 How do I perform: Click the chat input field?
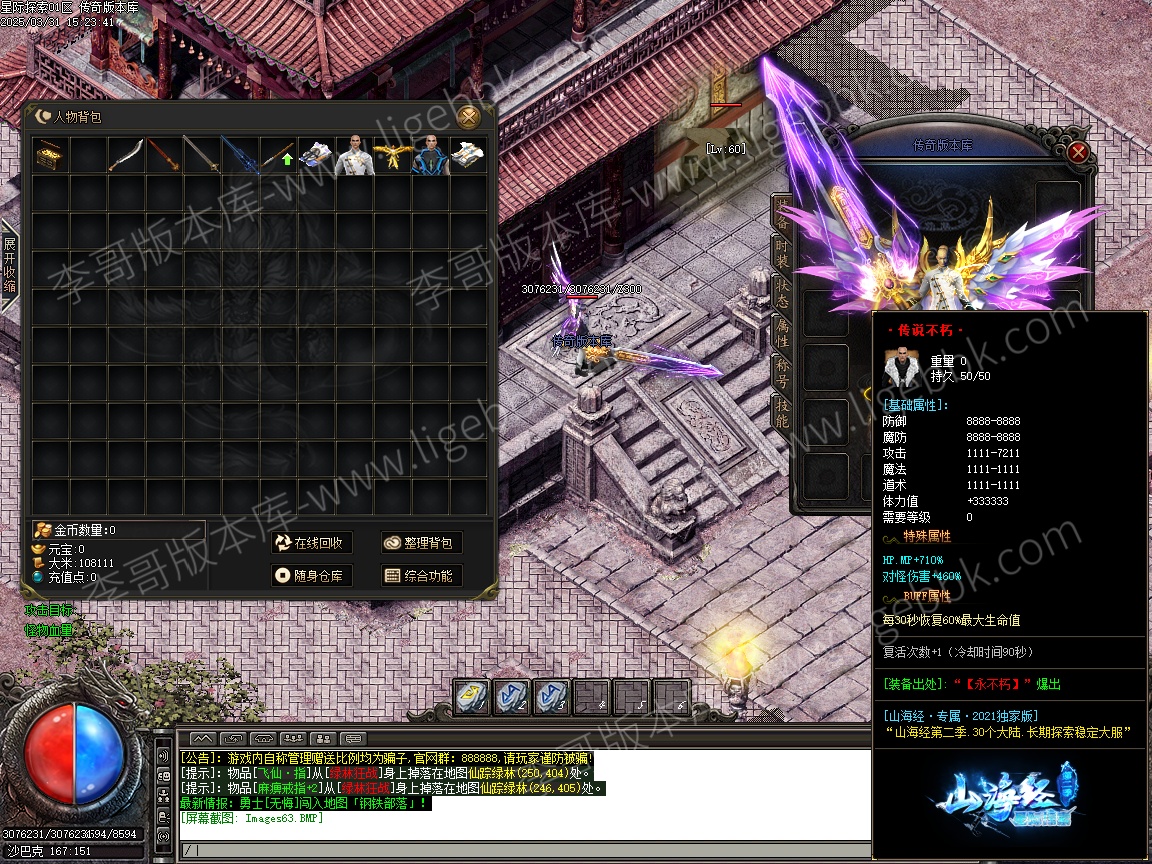(x=500, y=850)
